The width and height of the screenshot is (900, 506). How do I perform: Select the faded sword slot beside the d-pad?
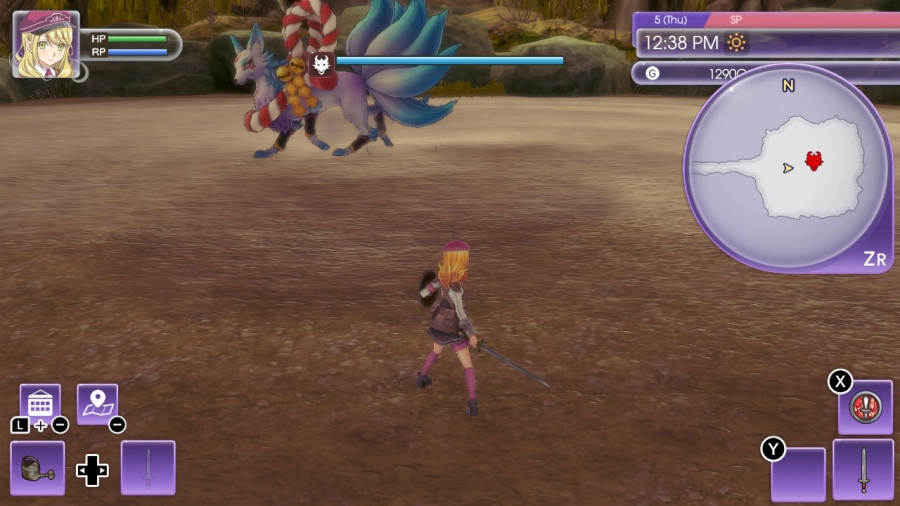pyautogui.click(x=148, y=467)
